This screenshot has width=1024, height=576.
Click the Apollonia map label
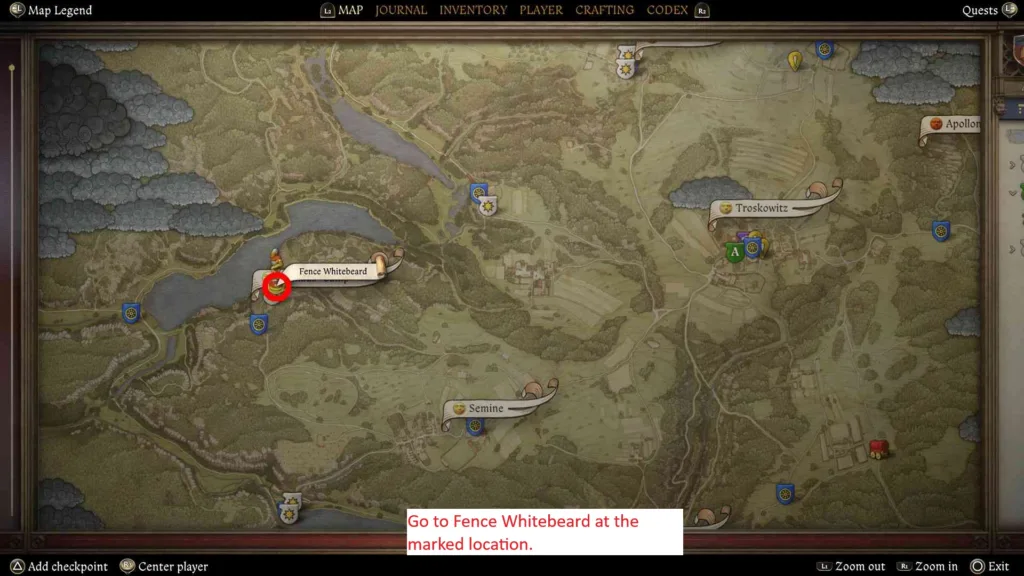tap(960, 125)
